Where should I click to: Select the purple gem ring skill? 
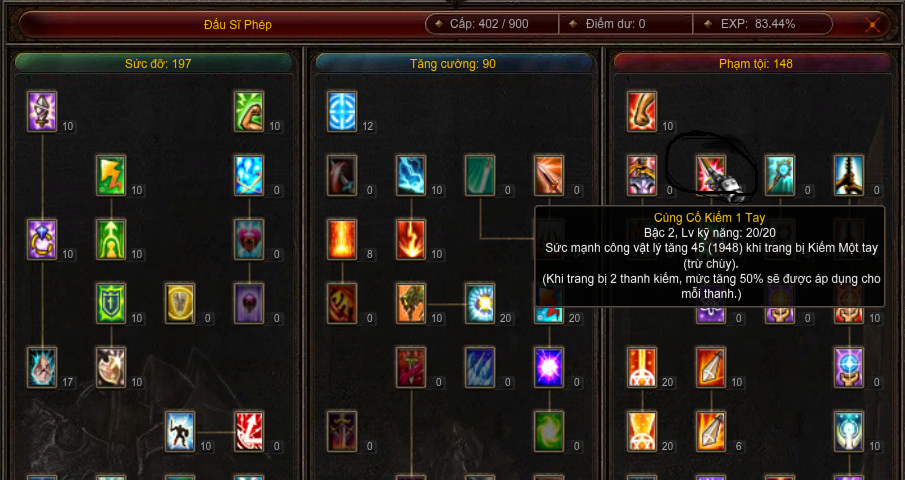coord(42,240)
